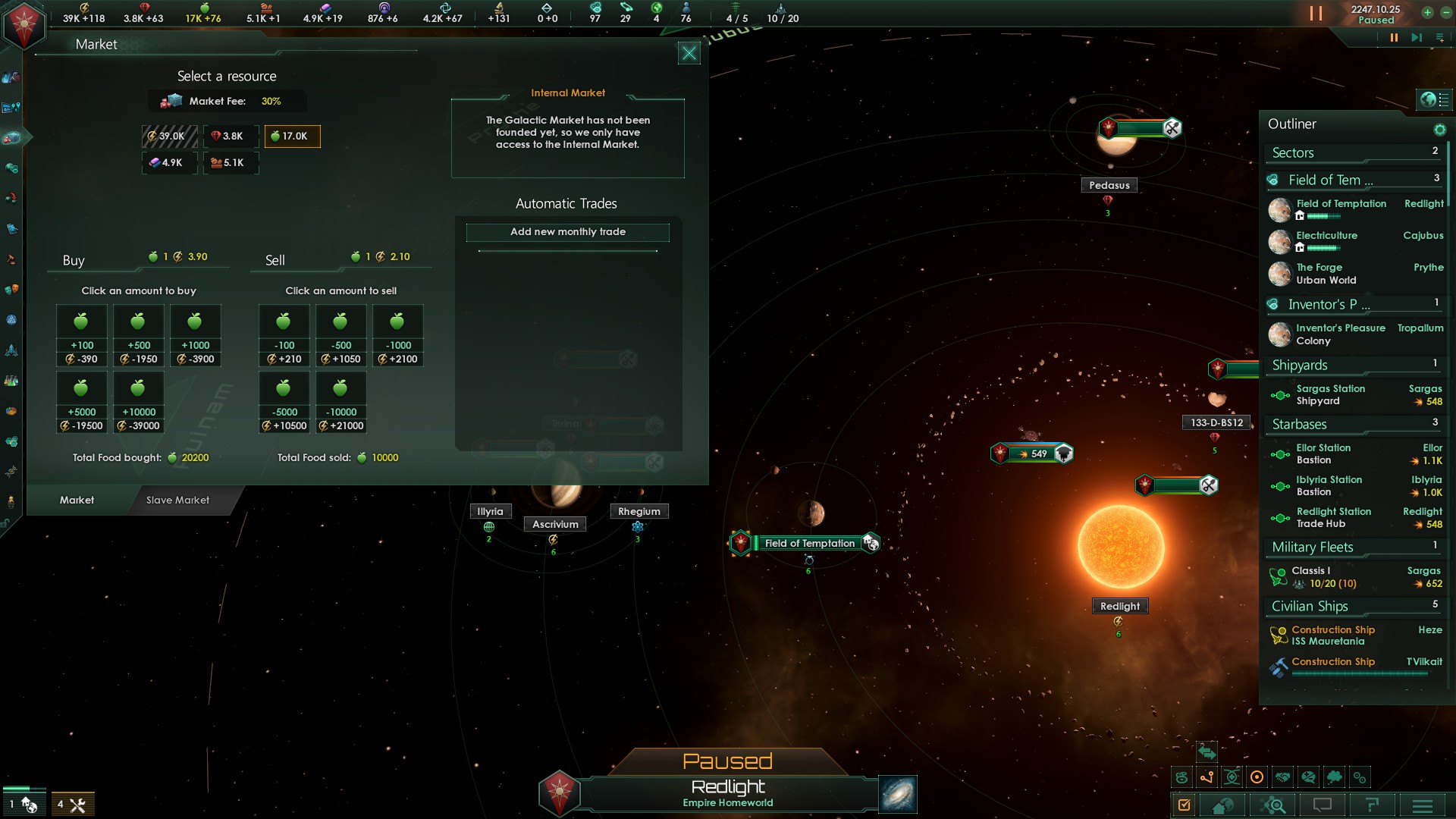The height and width of the screenshot is (819, 1456).
Task: Select the Food resource (17.0K)
Action: tap(292, 136)
